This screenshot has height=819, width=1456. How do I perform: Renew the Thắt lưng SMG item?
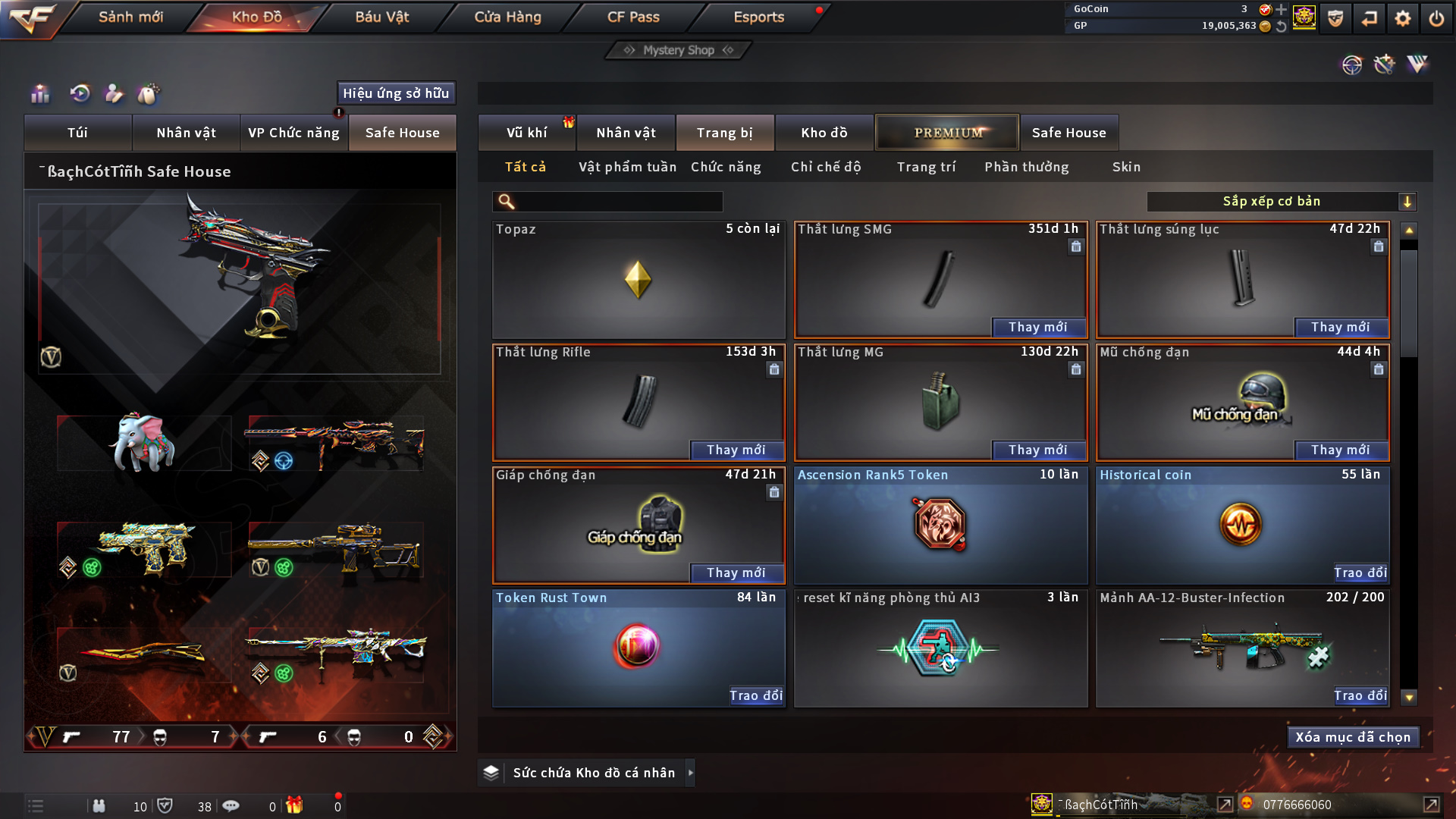click(1037, 327)
